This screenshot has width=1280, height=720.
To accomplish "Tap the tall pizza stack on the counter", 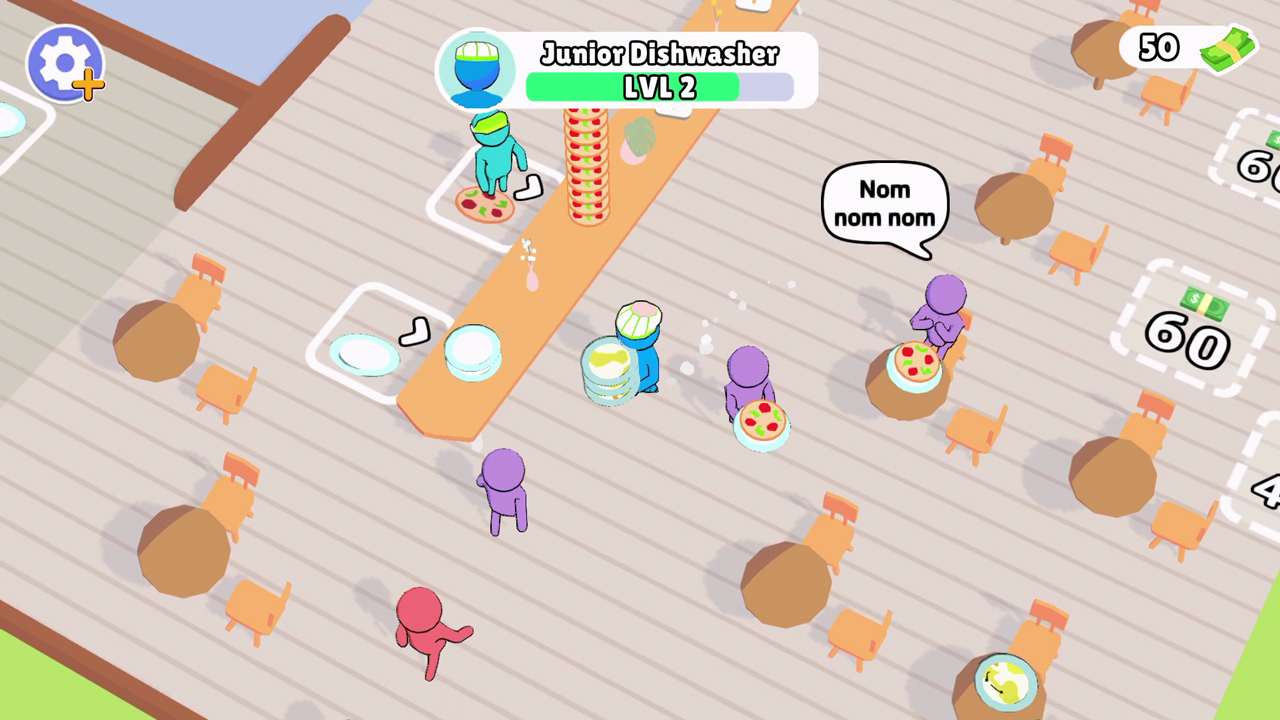I will [x=588, y=165].
